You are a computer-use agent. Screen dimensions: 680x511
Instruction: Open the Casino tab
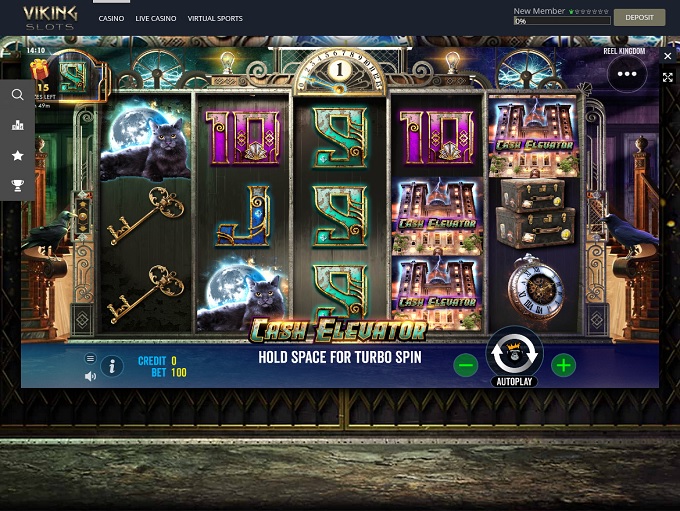(x=111, y=18)
